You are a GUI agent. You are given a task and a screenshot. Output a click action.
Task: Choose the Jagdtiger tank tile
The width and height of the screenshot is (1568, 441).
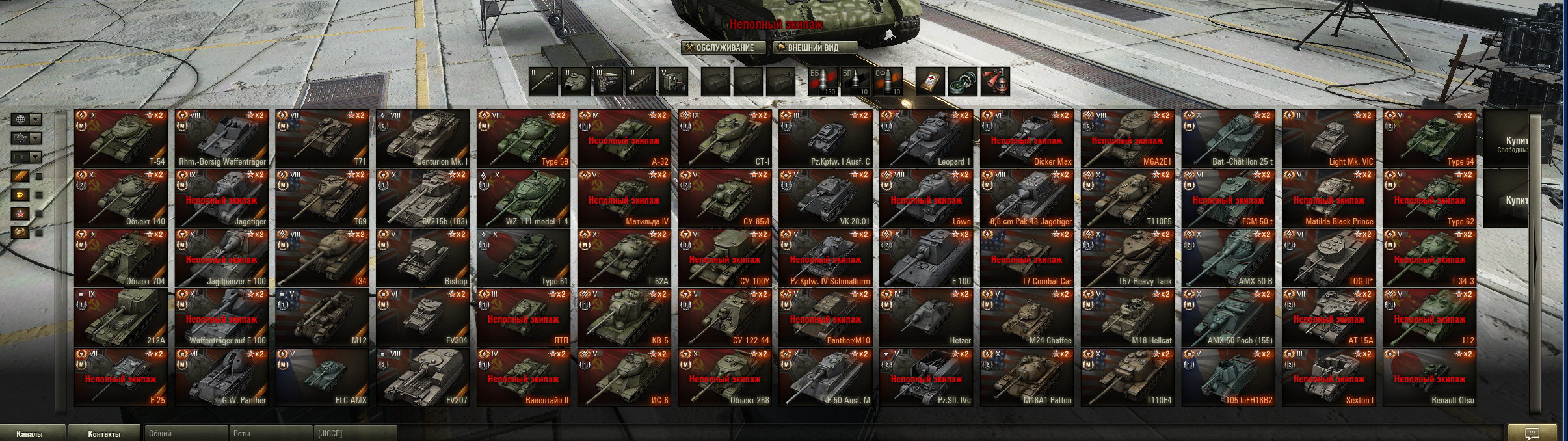[222, 198]
